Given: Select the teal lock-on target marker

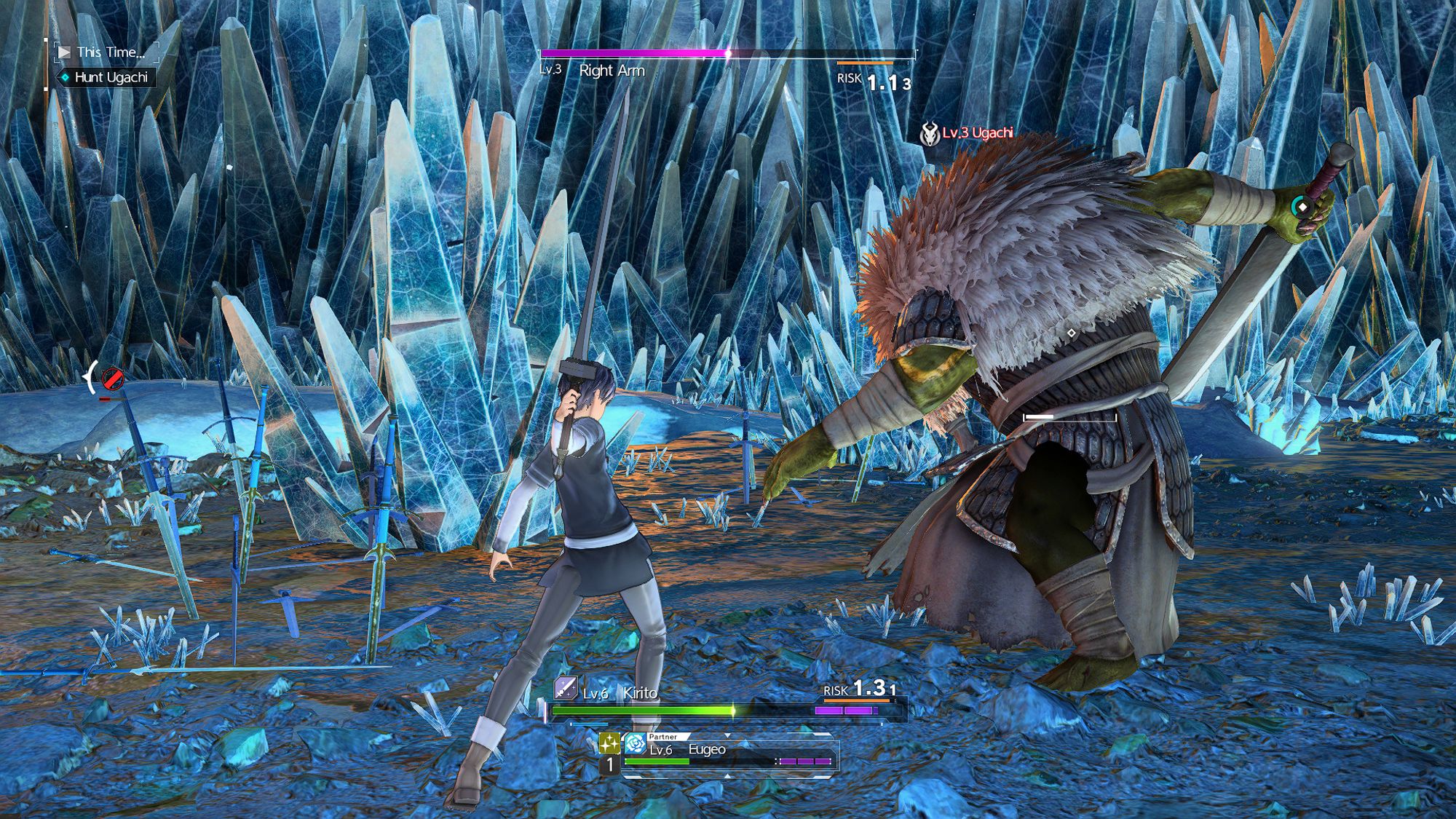Looking at the screenshot, I should click(1302, 207).
